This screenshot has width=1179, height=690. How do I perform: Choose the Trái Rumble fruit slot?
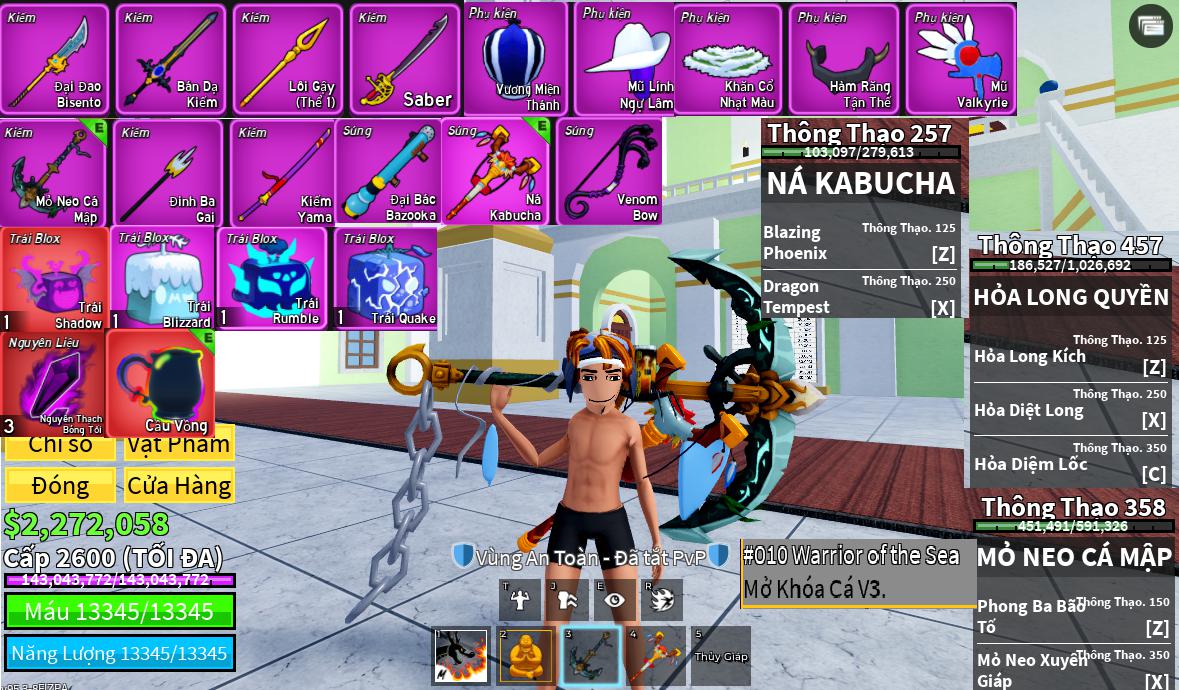pyautogui.click(x=271, y=279)
